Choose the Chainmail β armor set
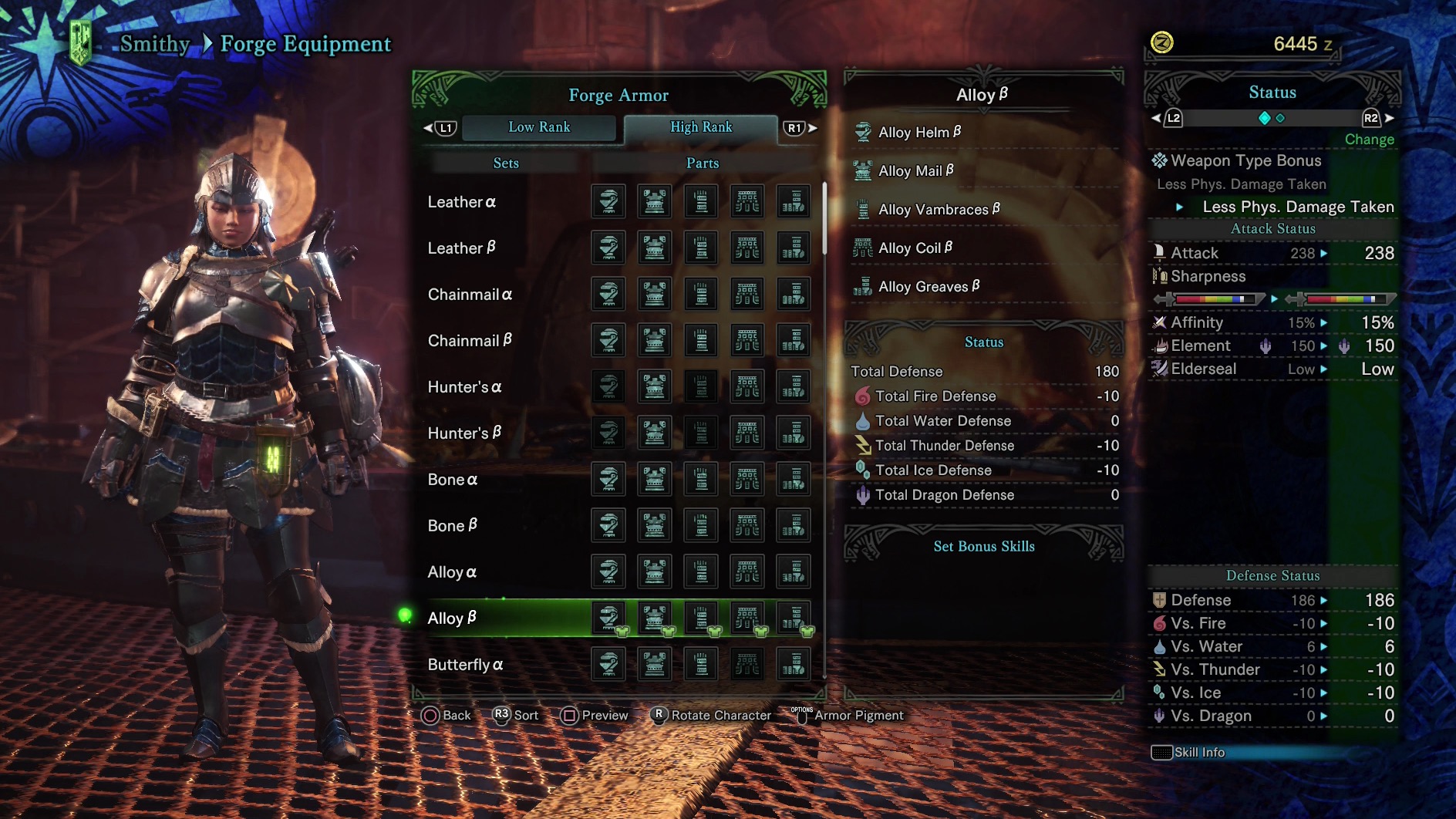The height and width of the screenshot is (819, 1456). click(x=470, y=341)
